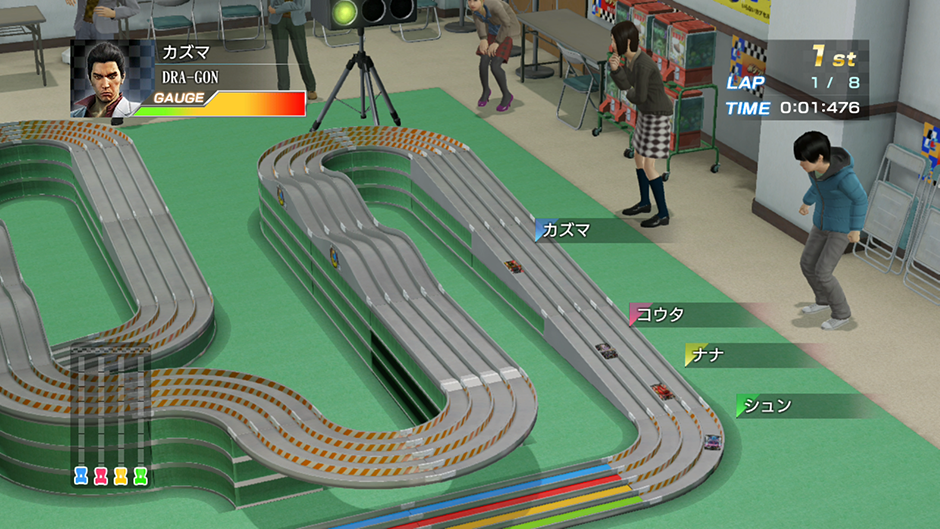Open the four-lane race progress tracker
The height and width of the screenshot is (529, 940).
pyautogui.click(x=110, y=417)
